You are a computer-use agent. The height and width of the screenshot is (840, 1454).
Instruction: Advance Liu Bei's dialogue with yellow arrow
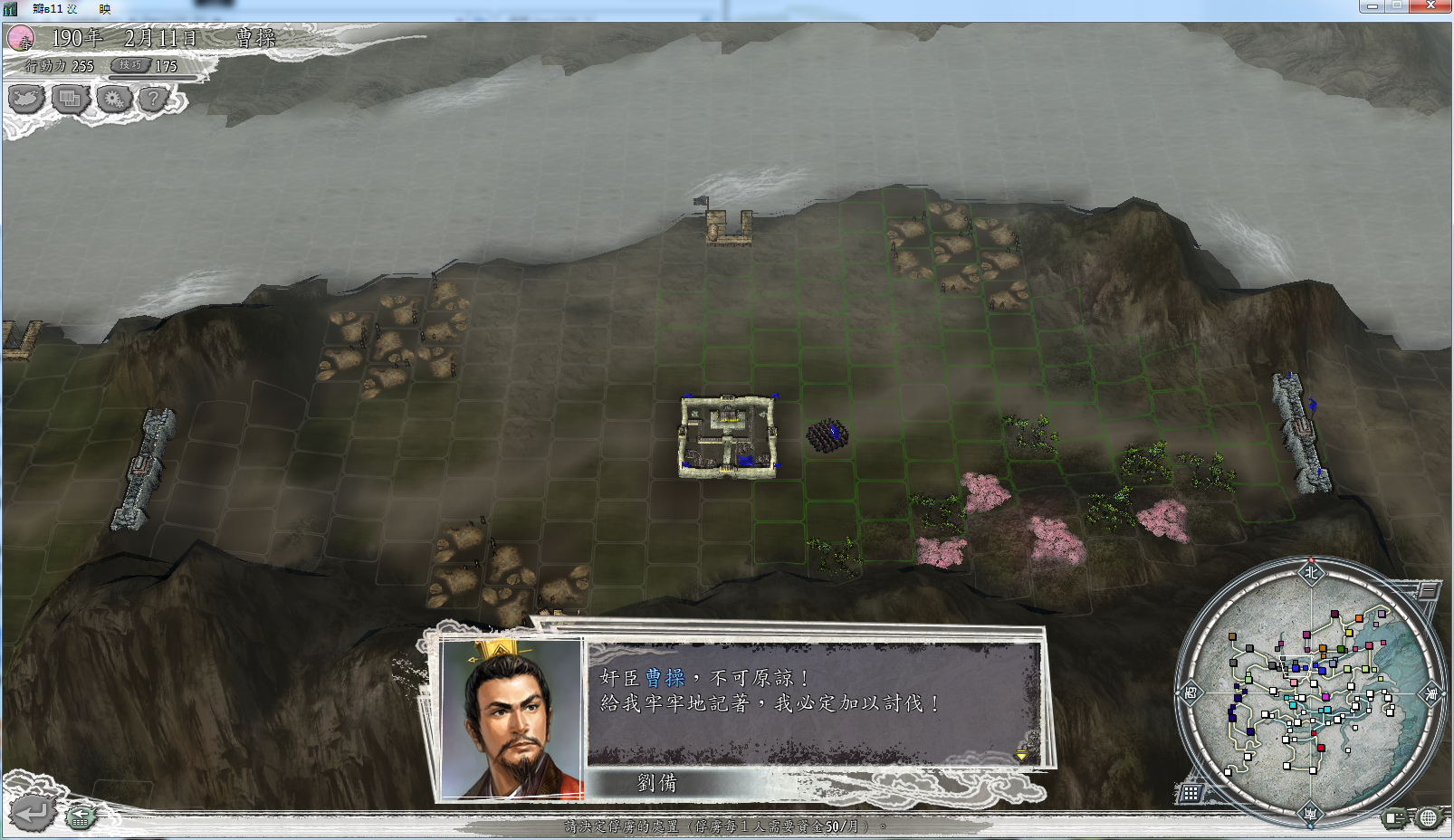tap(1021, 755)
